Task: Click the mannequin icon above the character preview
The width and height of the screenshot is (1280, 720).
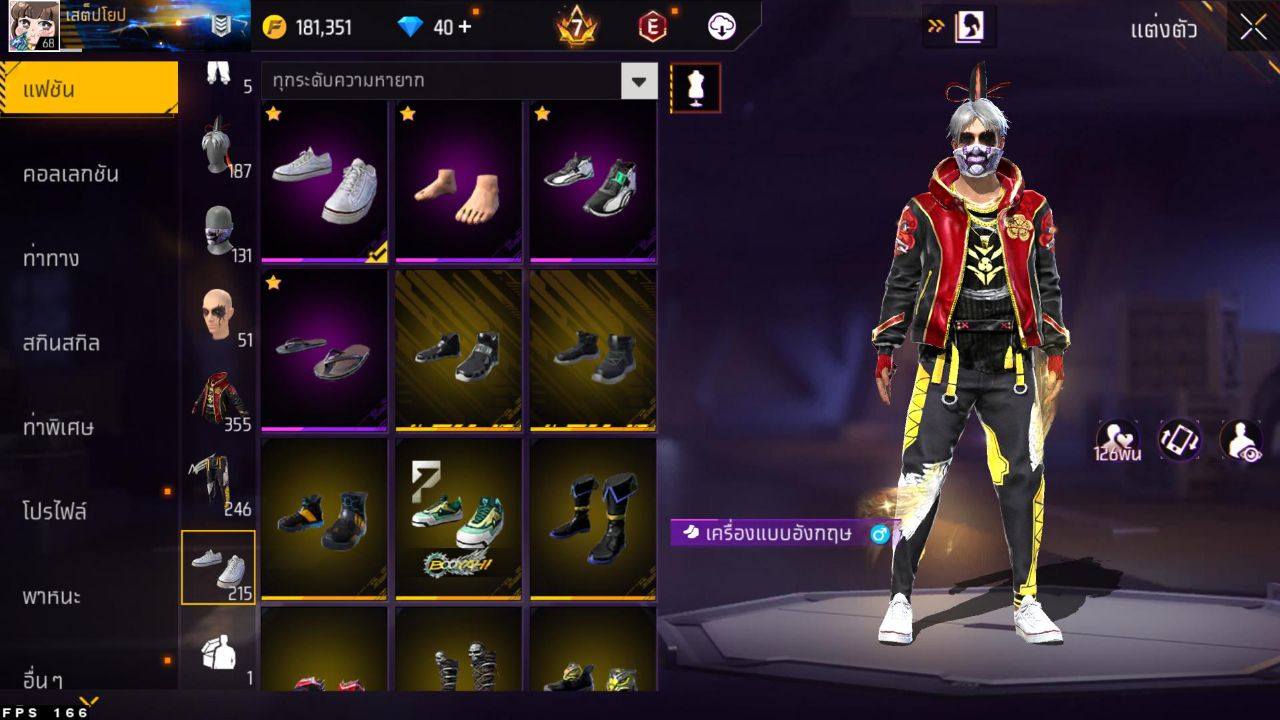Action: pyautogui.click(x=694, y=87)
